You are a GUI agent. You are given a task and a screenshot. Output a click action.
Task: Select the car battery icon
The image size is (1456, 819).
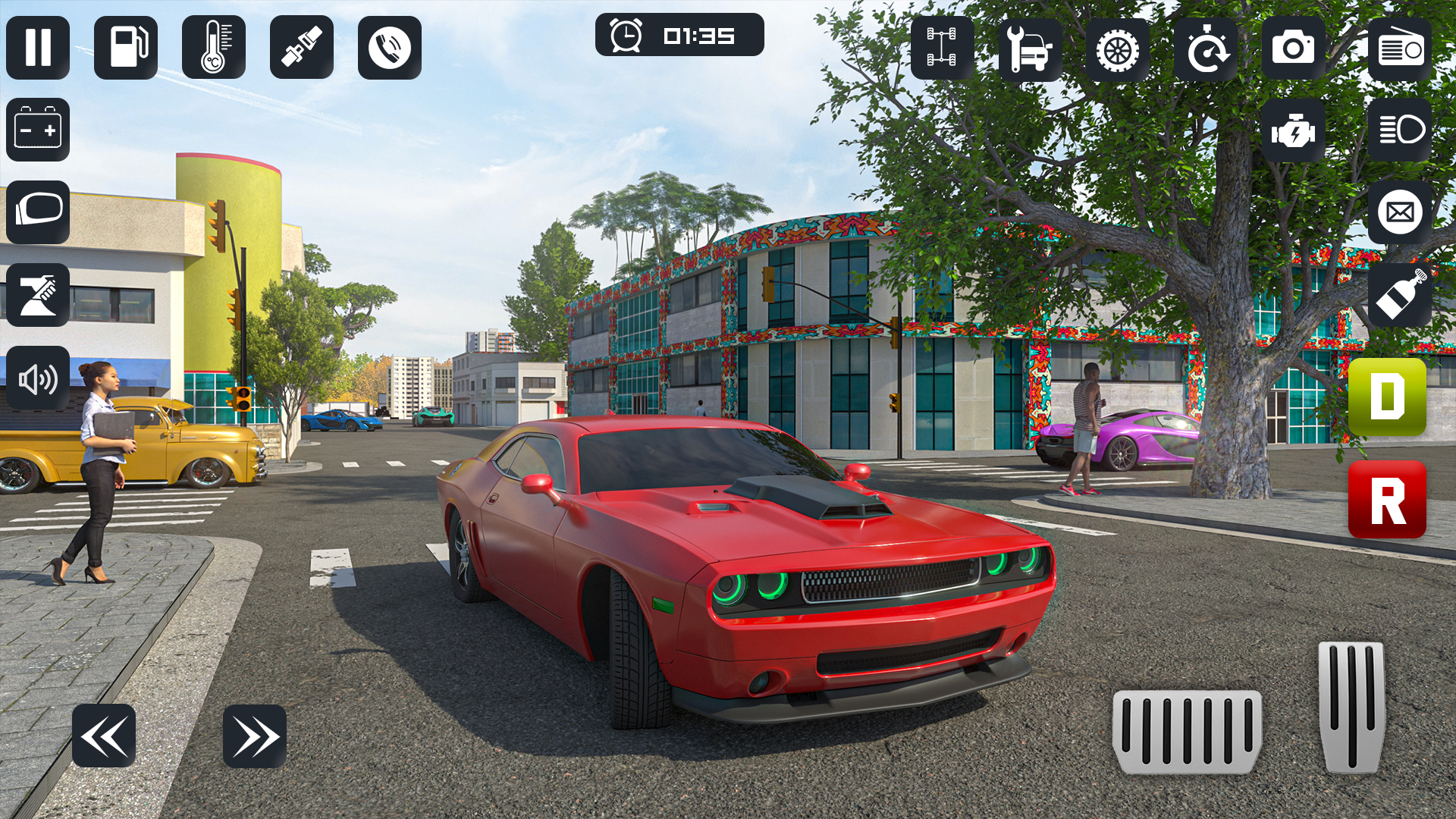click(38, 130)
